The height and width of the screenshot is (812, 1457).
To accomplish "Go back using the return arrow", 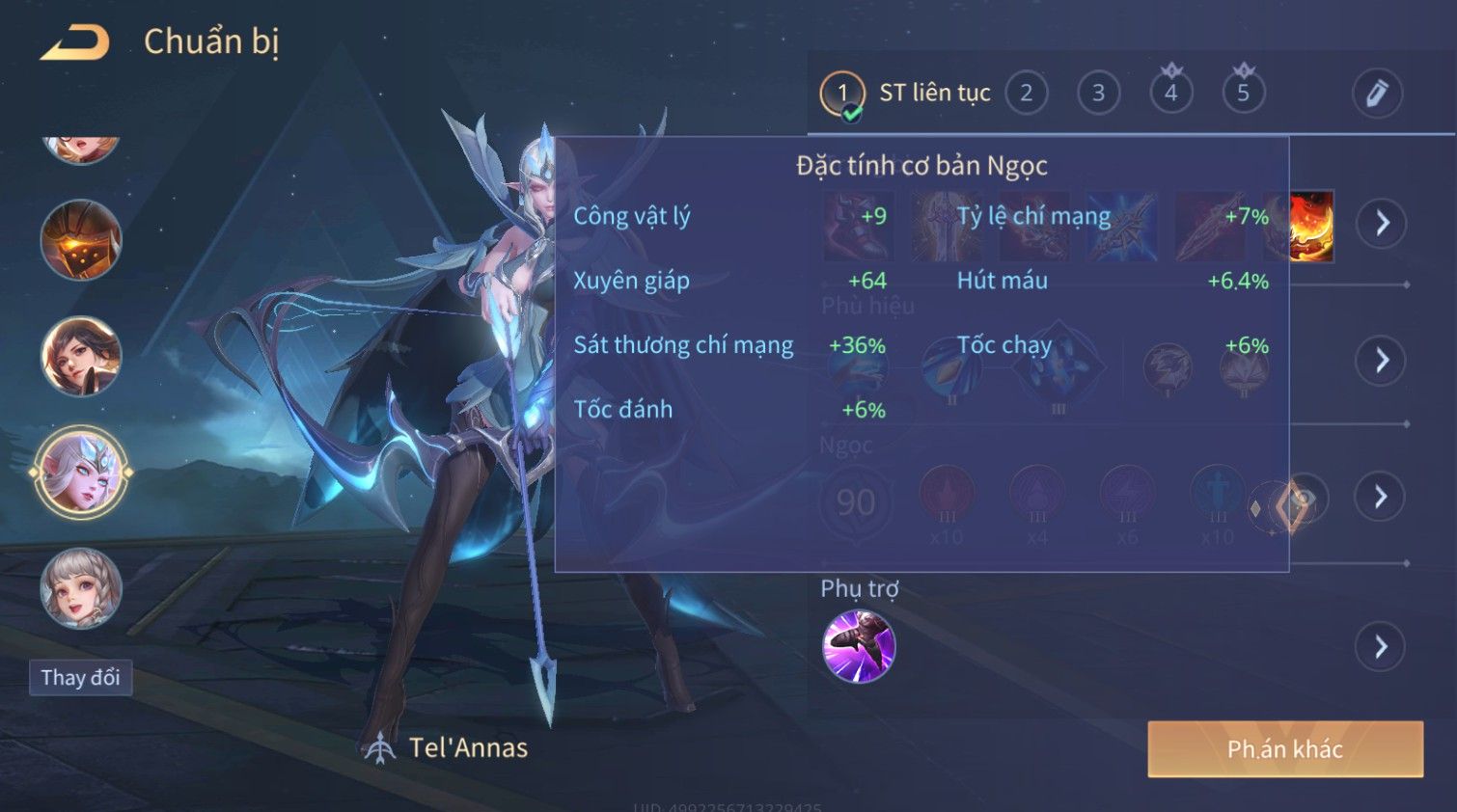I will point(75,42).
